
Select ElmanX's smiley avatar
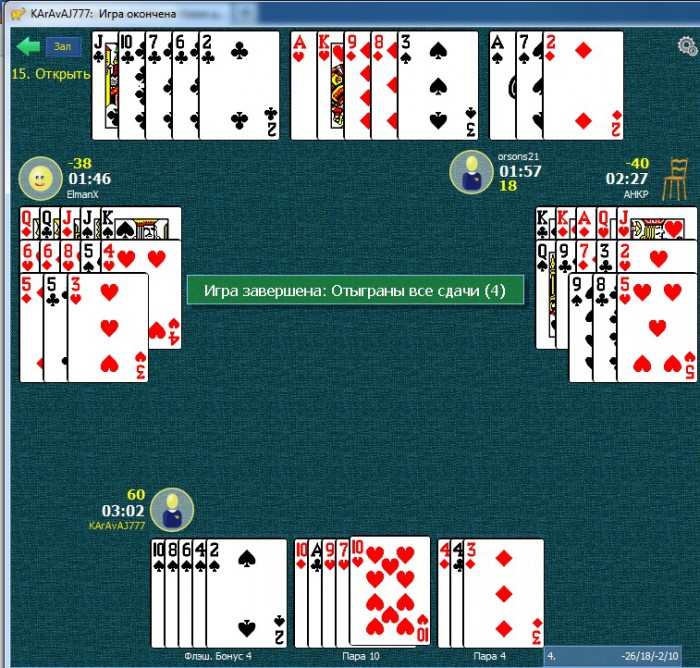click(x=40, y=179)
